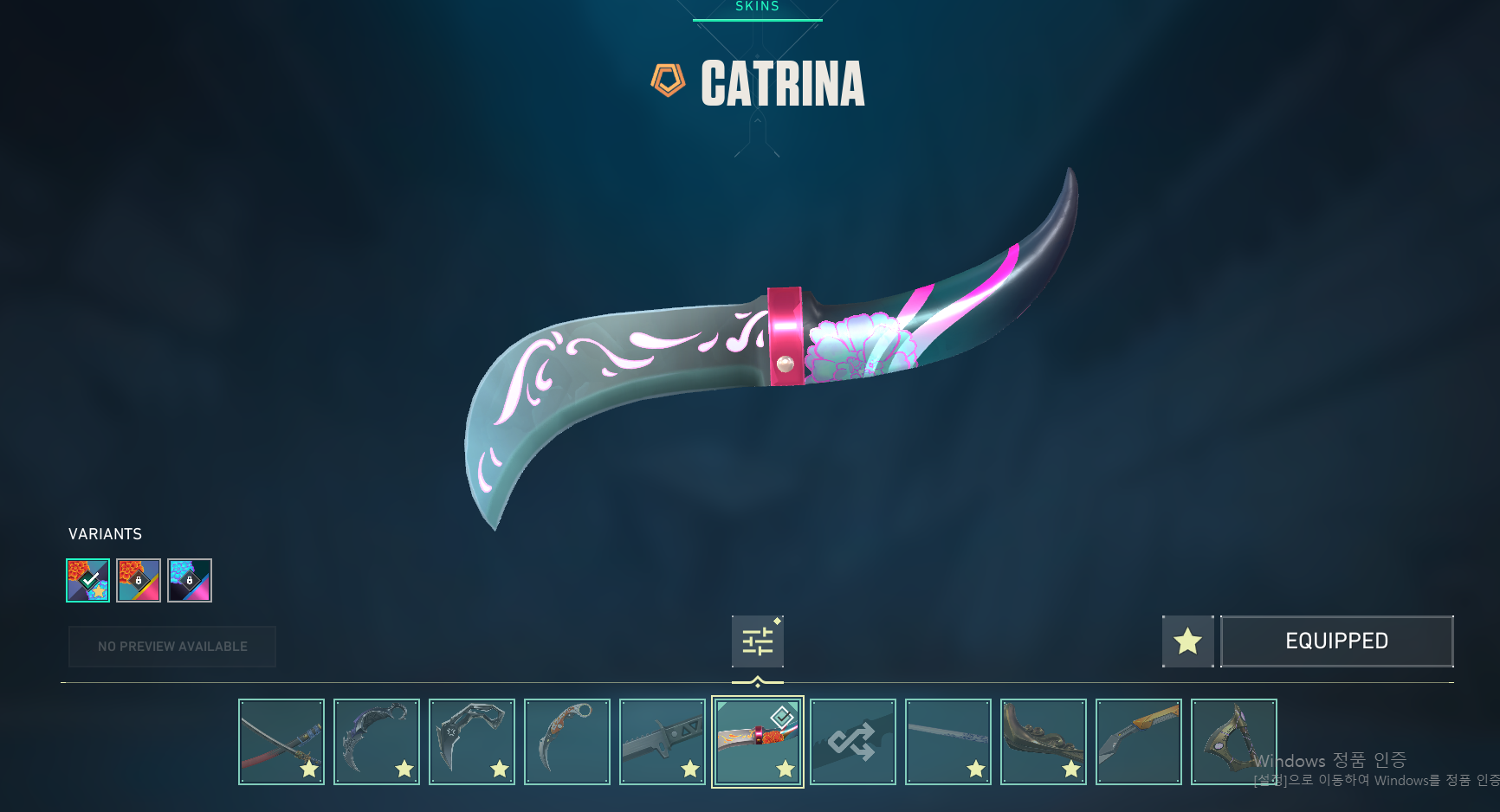Select the thin long blade skin
Viewport: 1500px width, 812px height.
tap(948, 742)
